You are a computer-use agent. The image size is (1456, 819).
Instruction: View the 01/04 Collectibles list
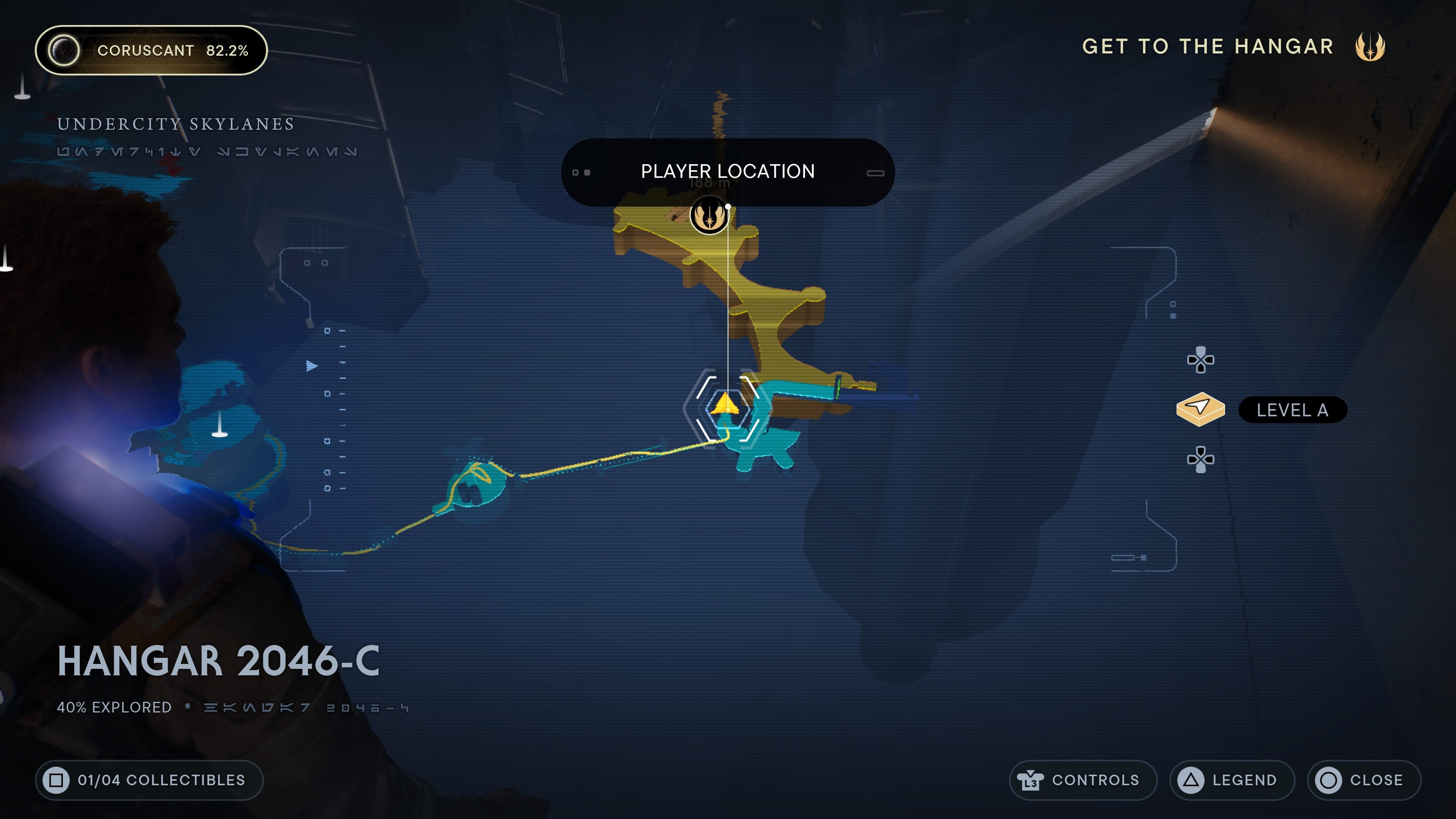[149, 780]
